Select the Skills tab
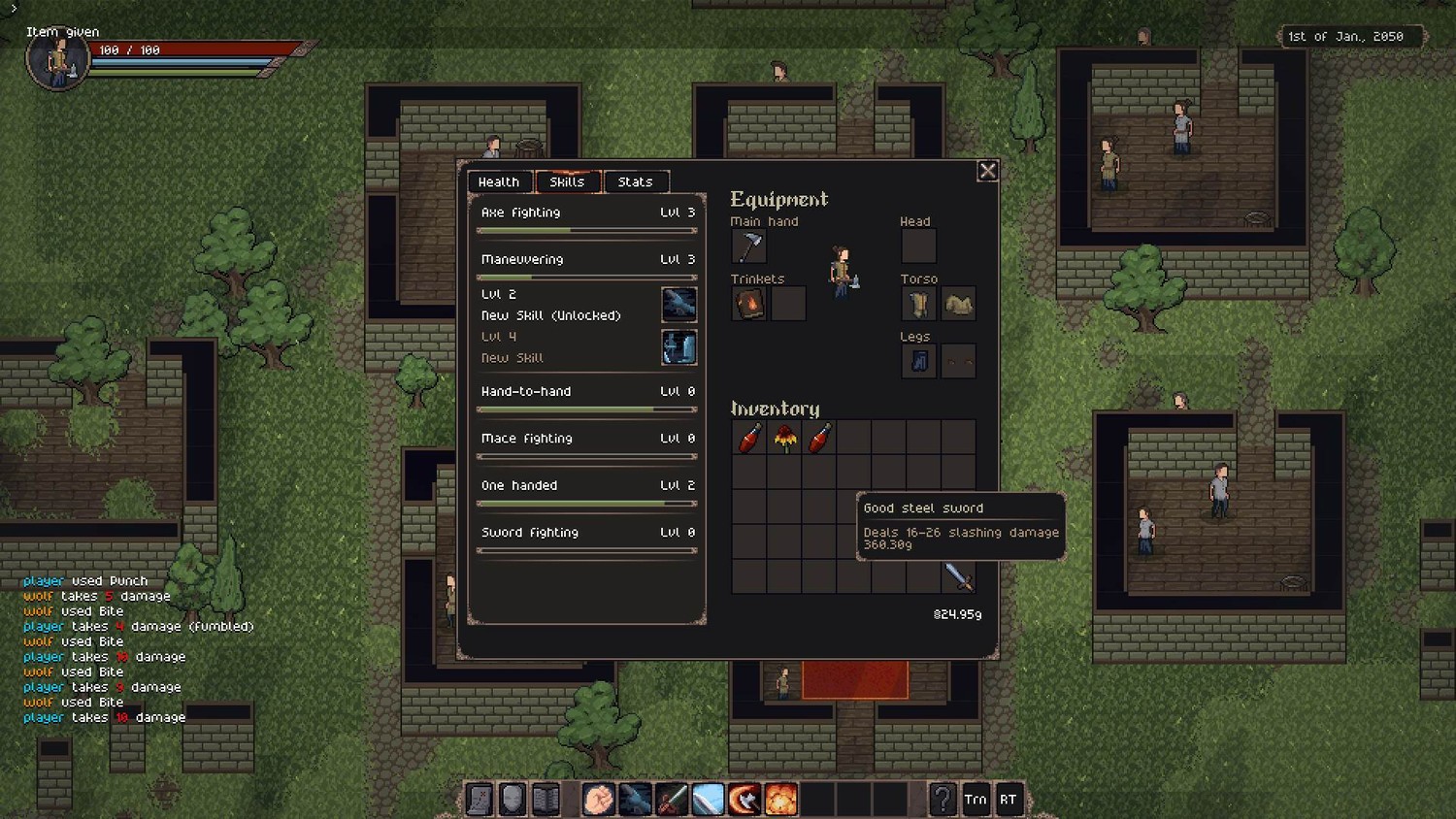This screenshot has height=819, width=1456. [567, 181]
